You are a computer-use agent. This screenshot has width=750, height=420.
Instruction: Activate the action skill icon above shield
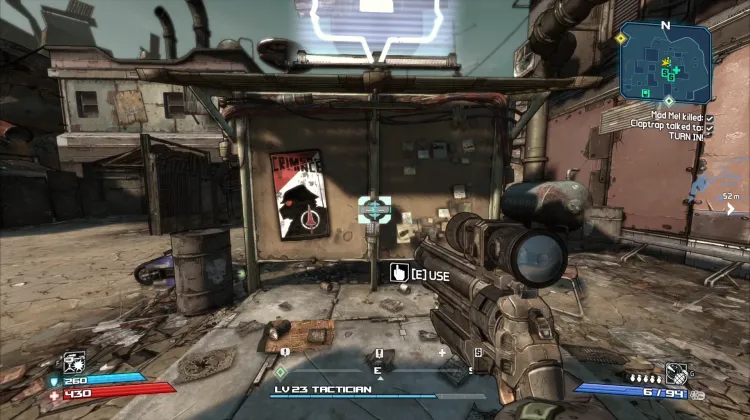click(75, 363)
